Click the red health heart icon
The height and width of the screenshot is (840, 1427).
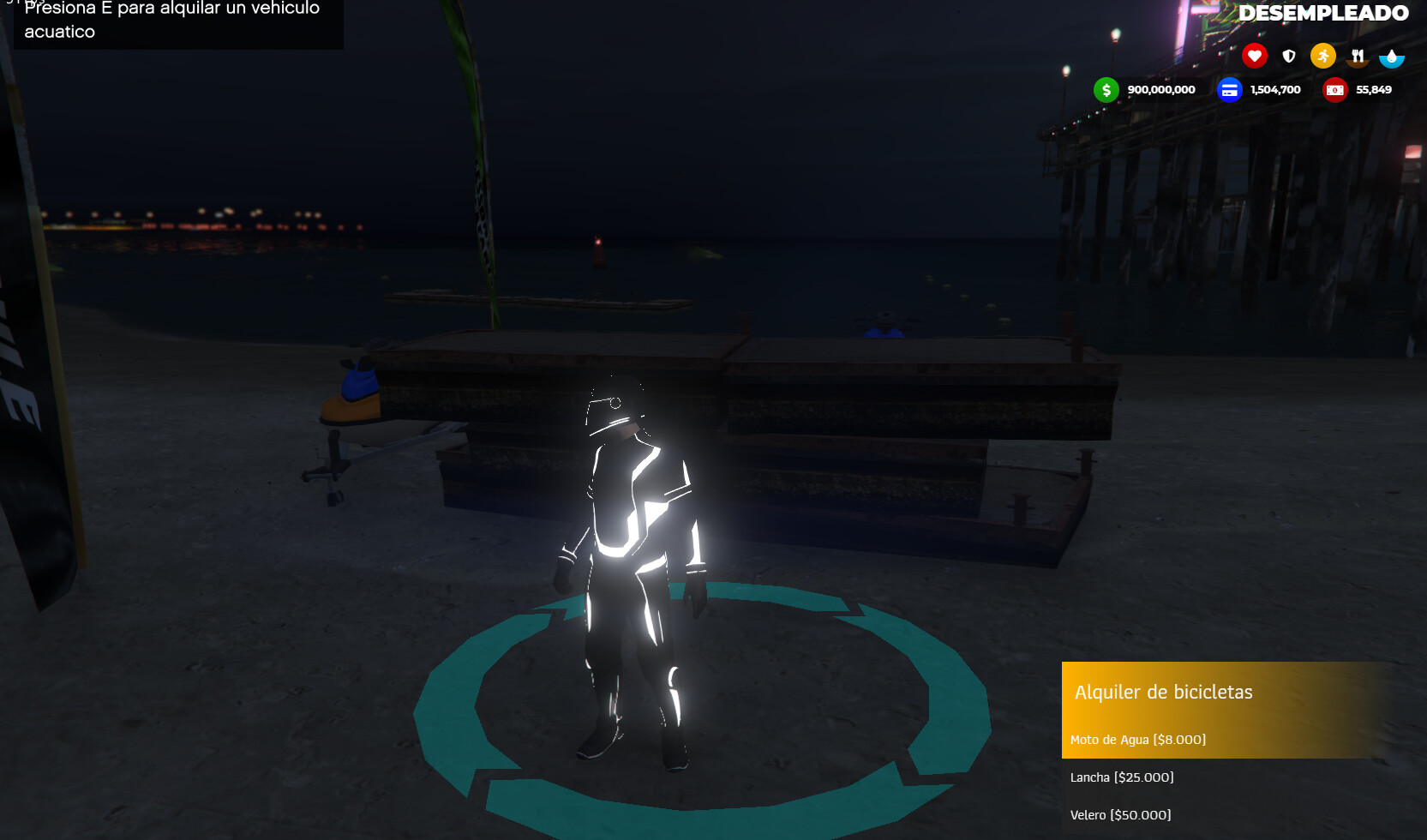pos(1255,56)
